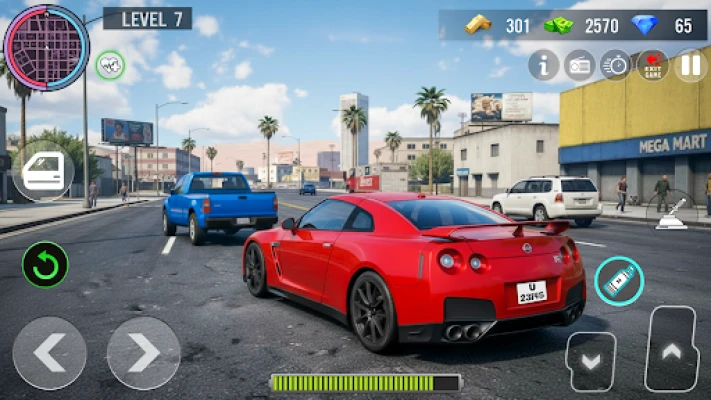Pull the handbrake lever icon

coord(673,213)
